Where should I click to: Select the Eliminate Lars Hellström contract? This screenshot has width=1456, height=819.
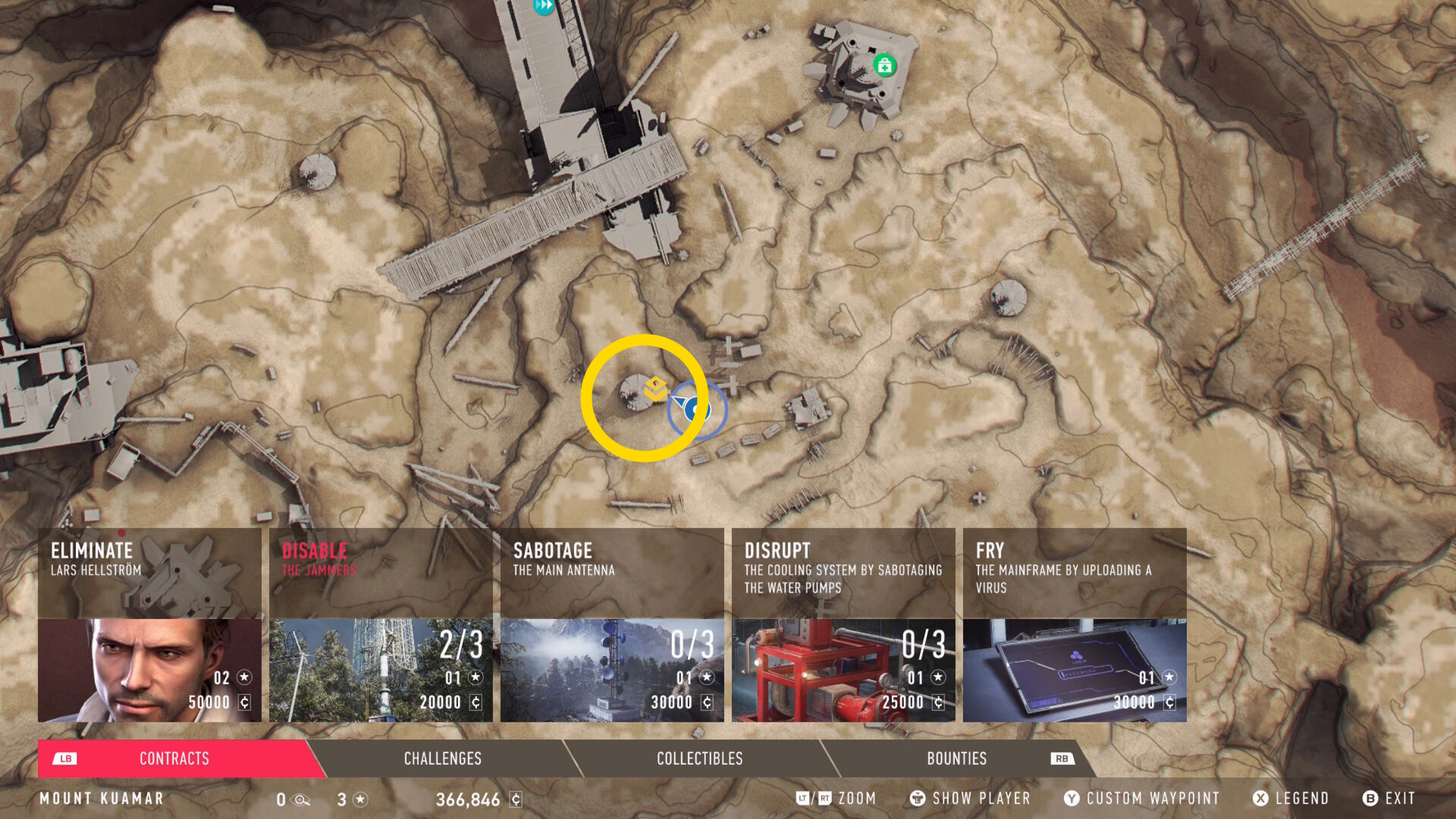click(149, 625)
